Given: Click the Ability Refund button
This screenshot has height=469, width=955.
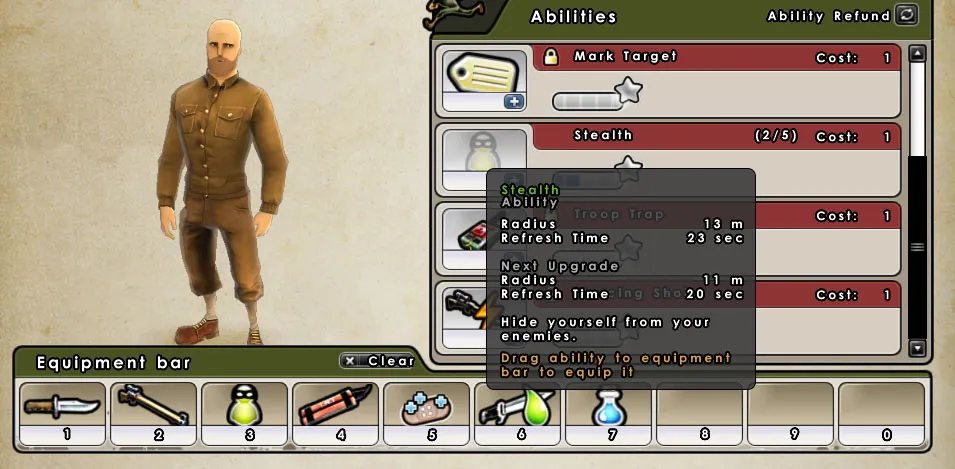Looking at the screenshot, I should tap(906, 15).
